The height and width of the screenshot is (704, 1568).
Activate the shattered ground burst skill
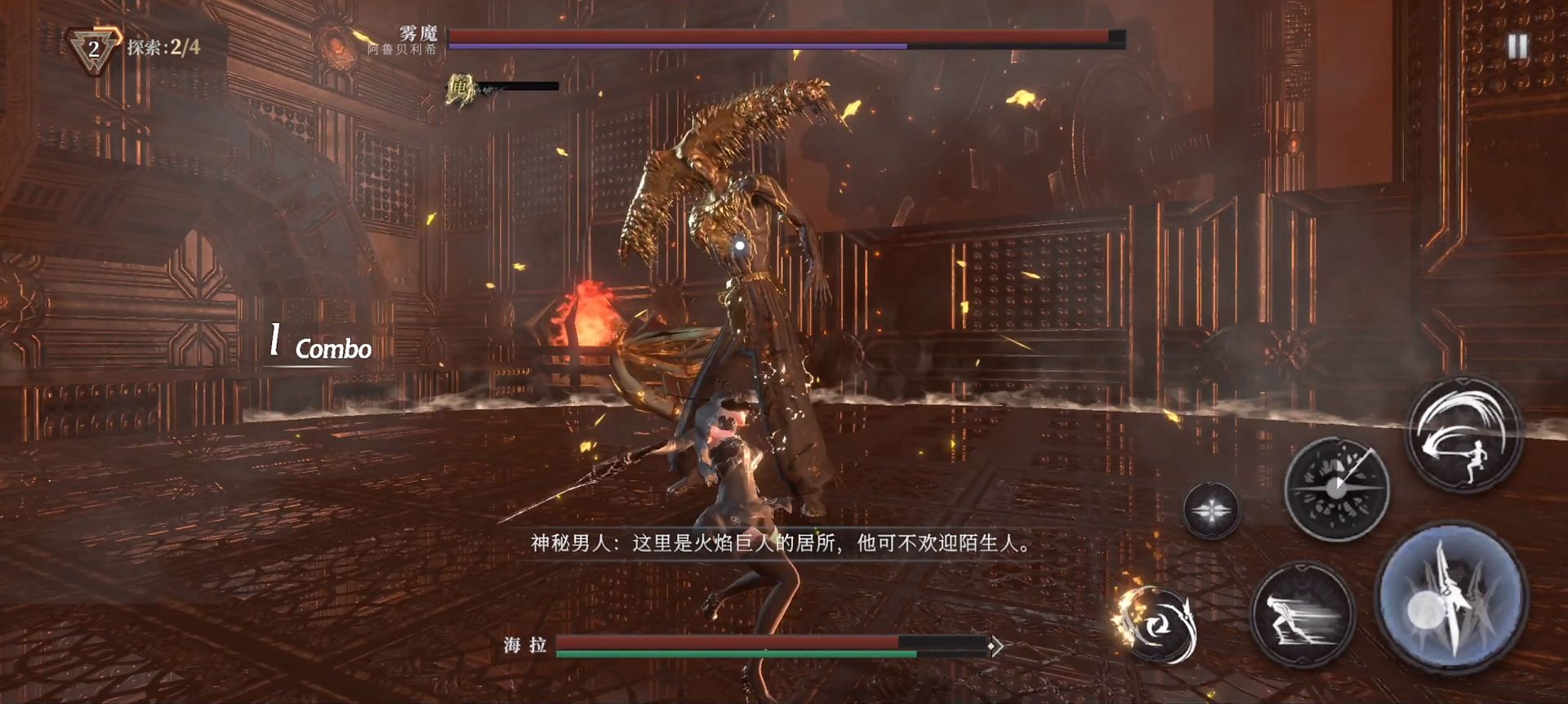(1336, 488)
